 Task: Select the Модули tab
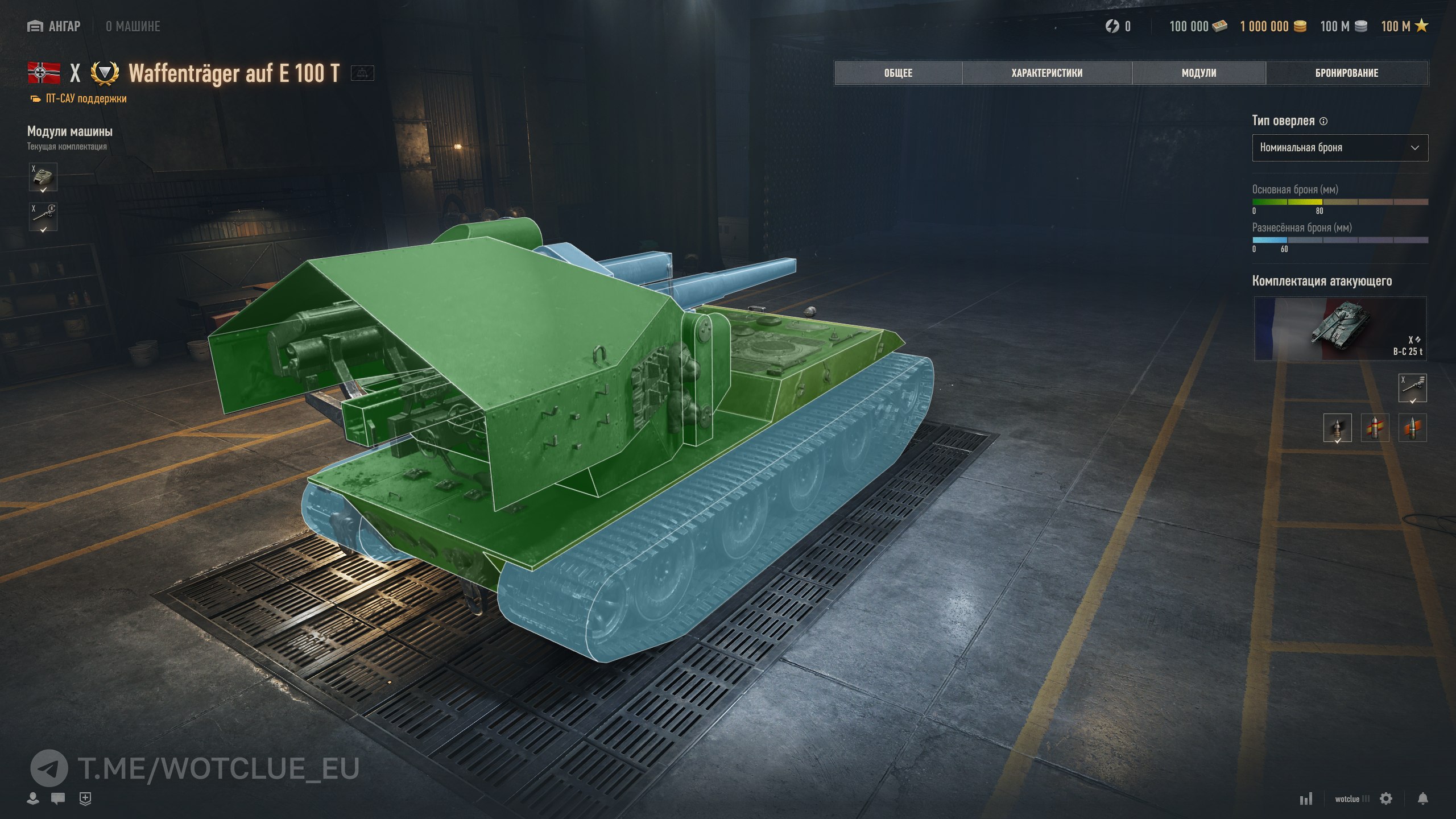click(x=1198, y=73)
